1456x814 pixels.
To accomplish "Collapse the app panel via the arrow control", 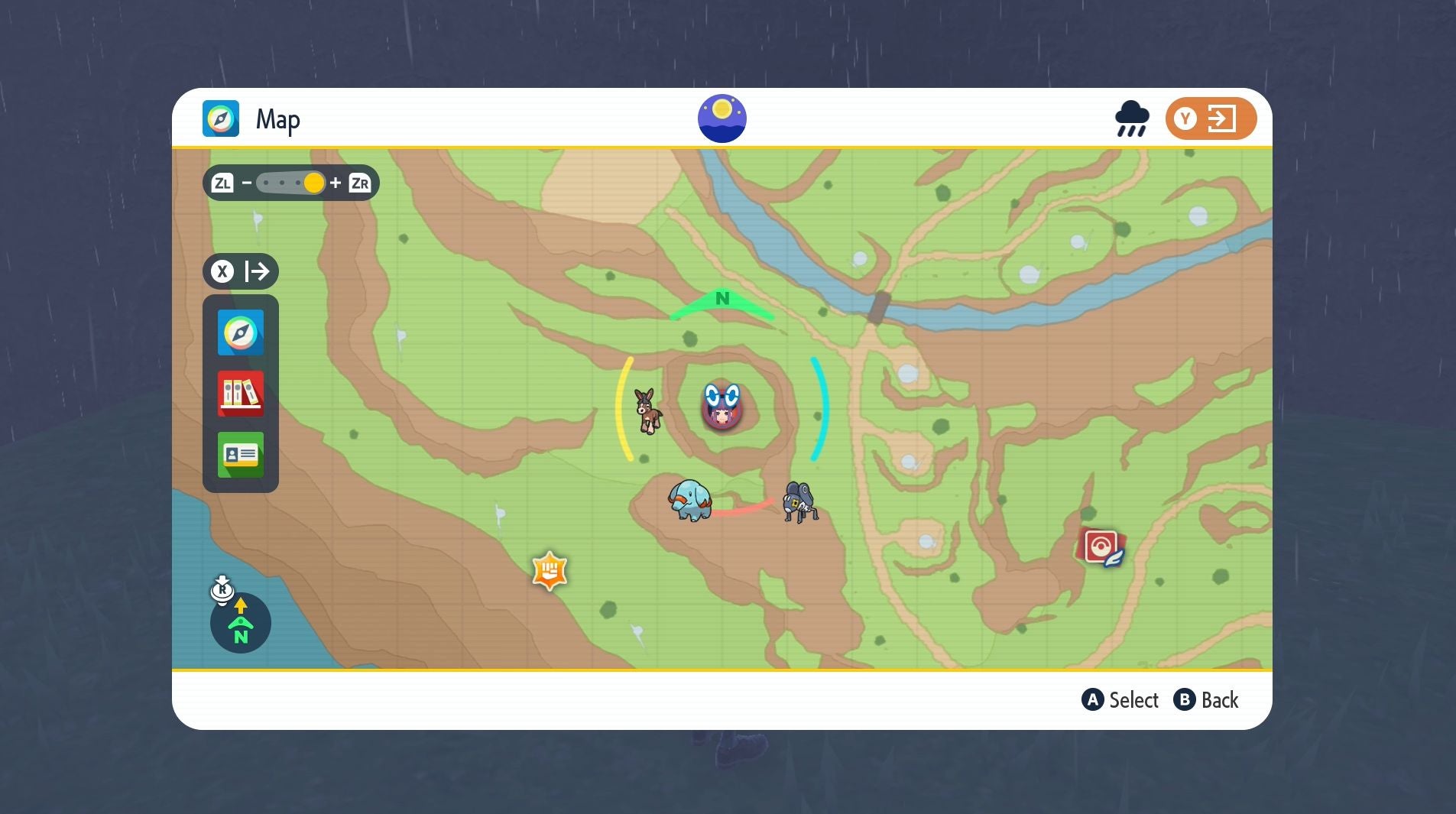I will [258, 271].
